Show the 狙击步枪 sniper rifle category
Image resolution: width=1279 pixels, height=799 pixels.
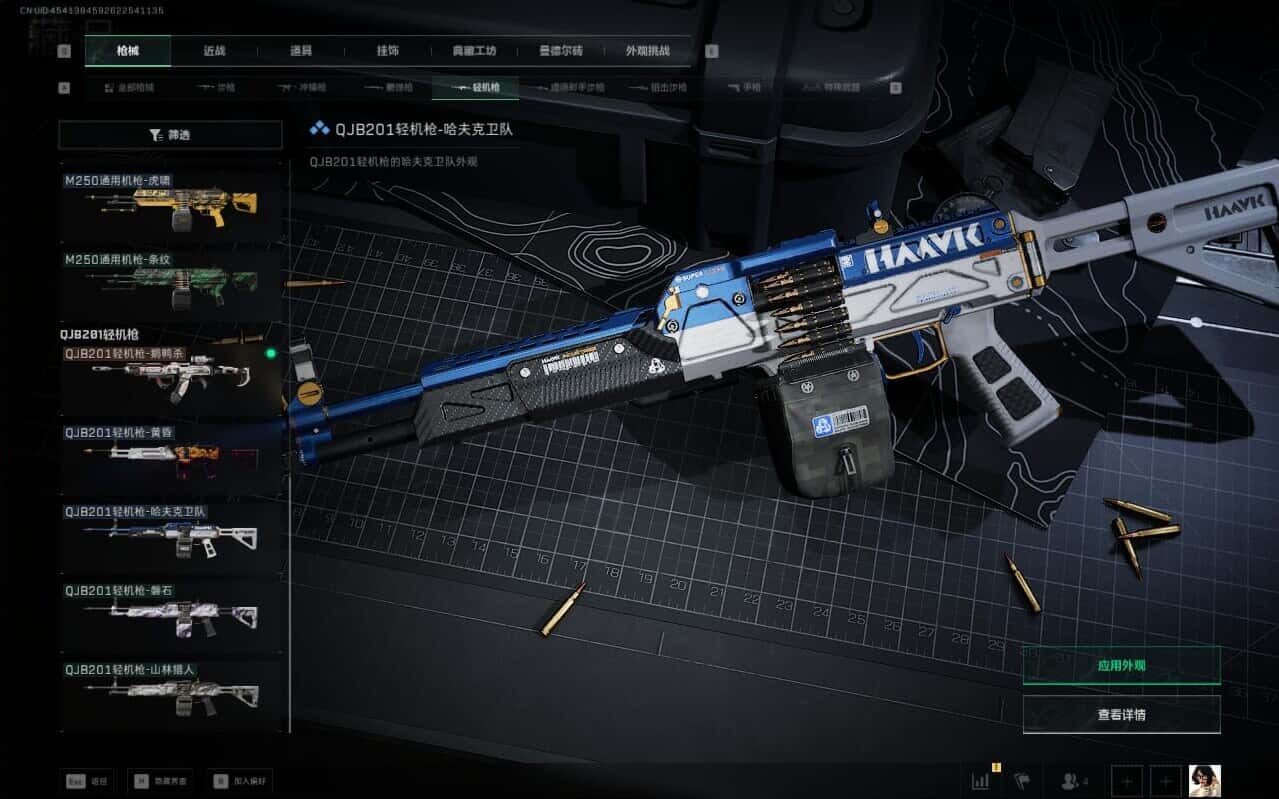point(660,88)
